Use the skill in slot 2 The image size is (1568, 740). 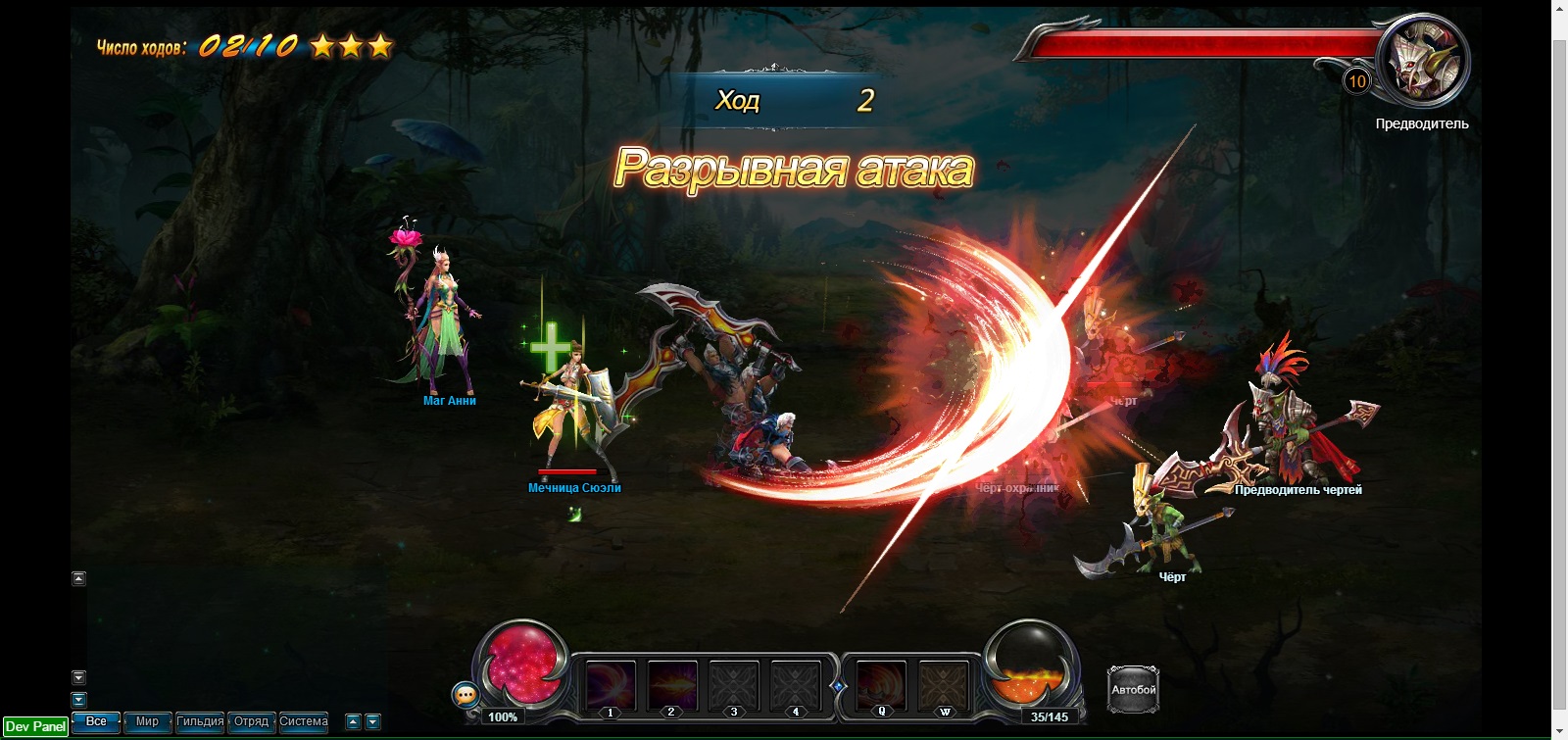(671, 685)
